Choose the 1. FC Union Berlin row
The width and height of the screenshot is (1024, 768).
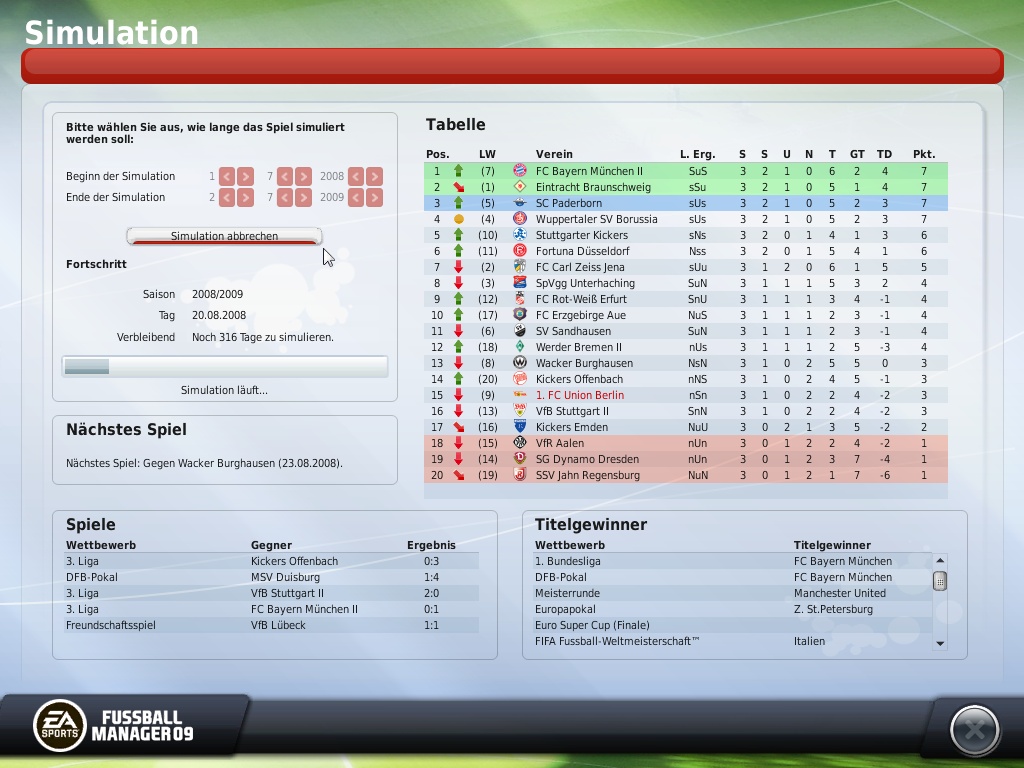click(x=579, y=395)
